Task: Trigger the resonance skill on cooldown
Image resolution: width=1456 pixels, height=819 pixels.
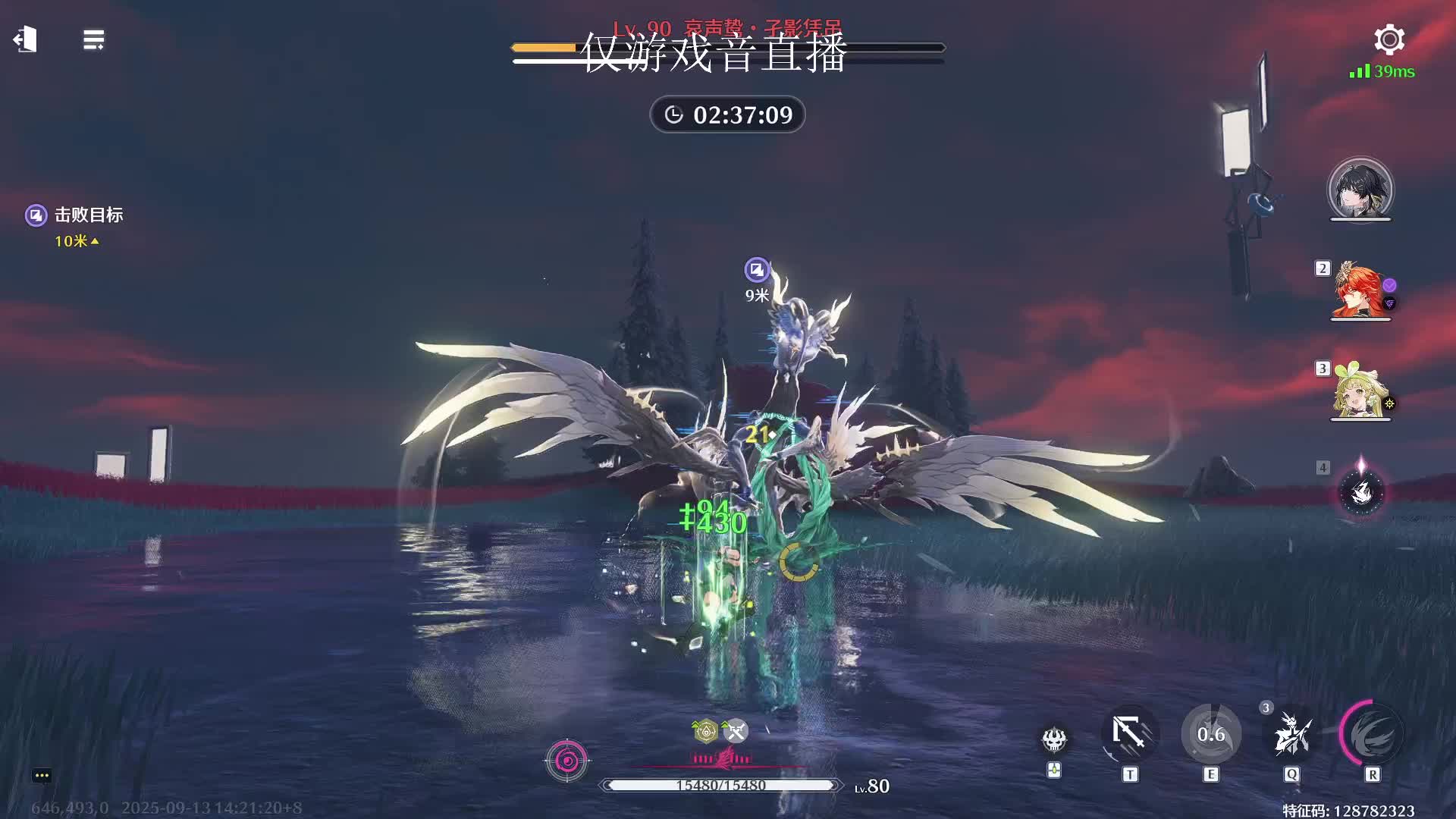Action: pos(1211,734)
